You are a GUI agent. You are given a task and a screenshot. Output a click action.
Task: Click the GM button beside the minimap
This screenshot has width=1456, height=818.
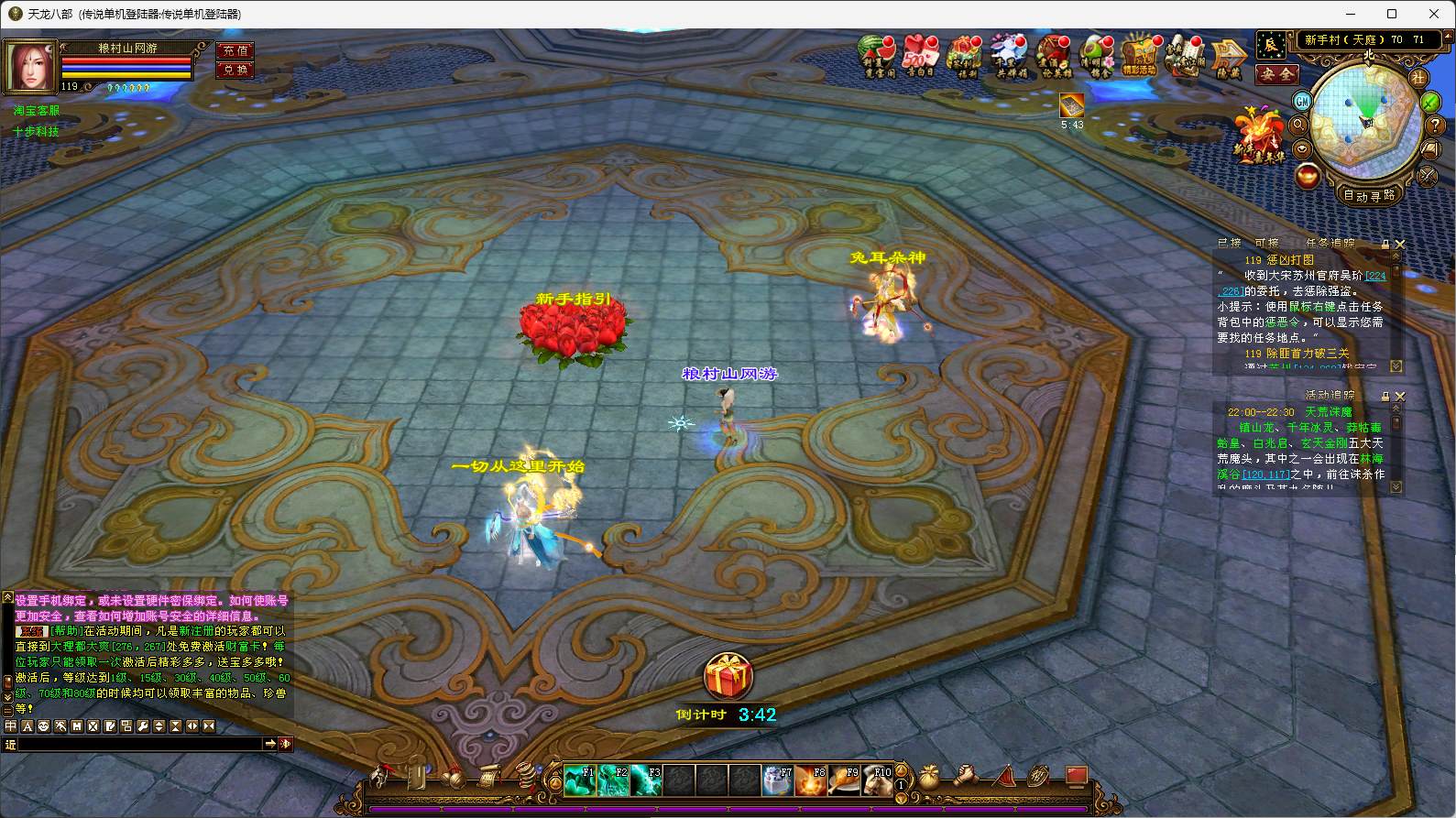[x=1302, y=100]
